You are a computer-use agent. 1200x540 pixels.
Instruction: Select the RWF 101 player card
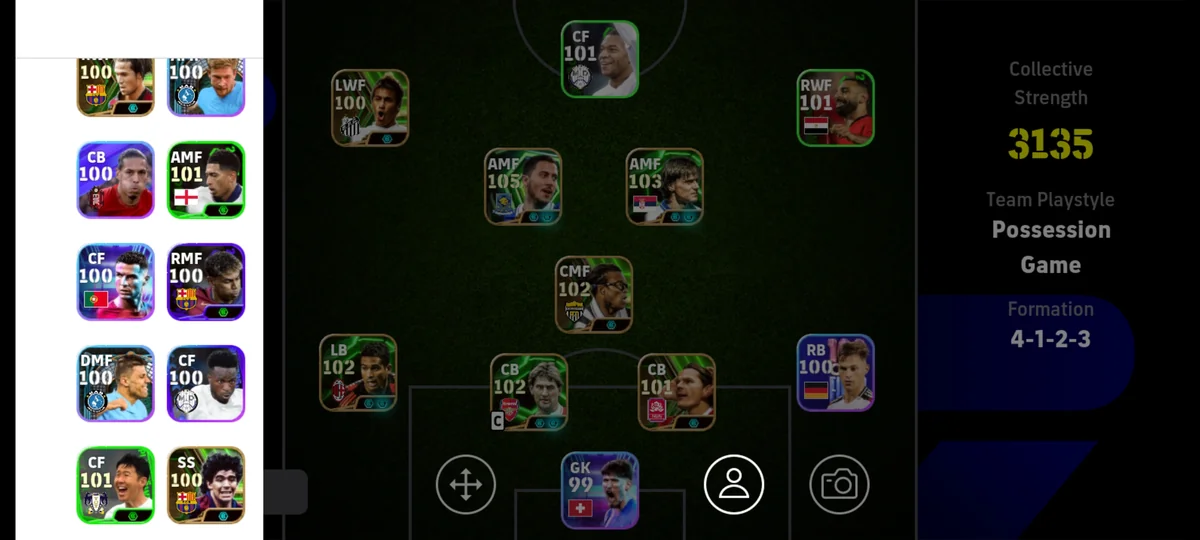(x=836, y=108)
